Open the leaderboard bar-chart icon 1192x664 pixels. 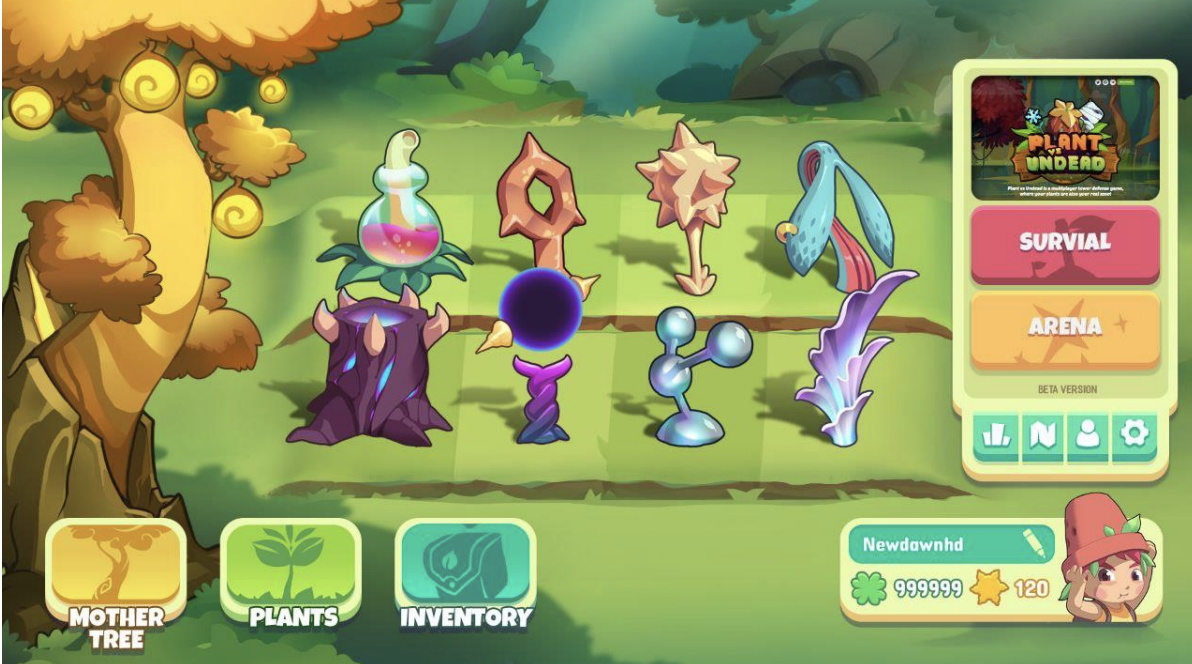pos(997,435)
